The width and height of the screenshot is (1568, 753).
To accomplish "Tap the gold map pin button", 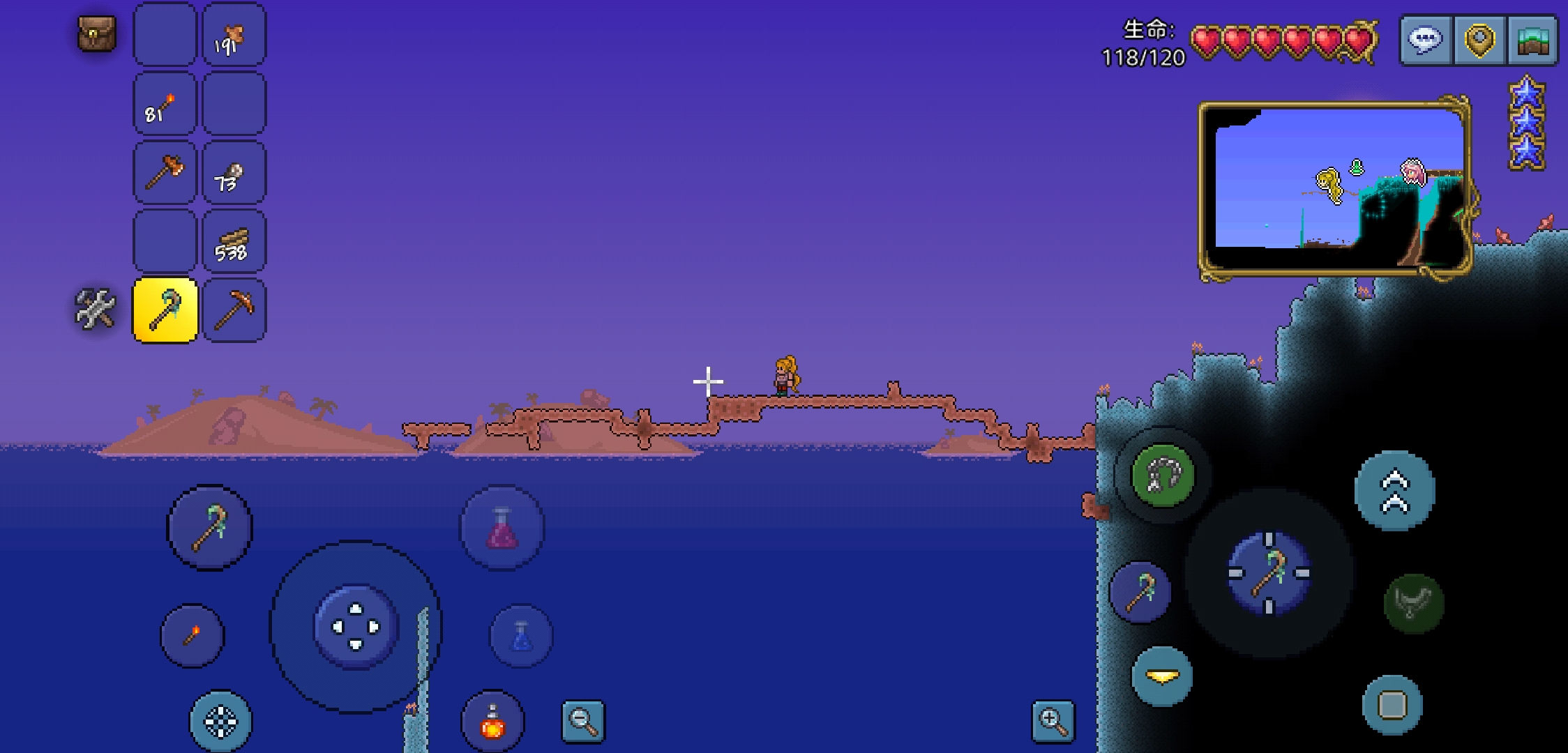I will click(1479, 40).
